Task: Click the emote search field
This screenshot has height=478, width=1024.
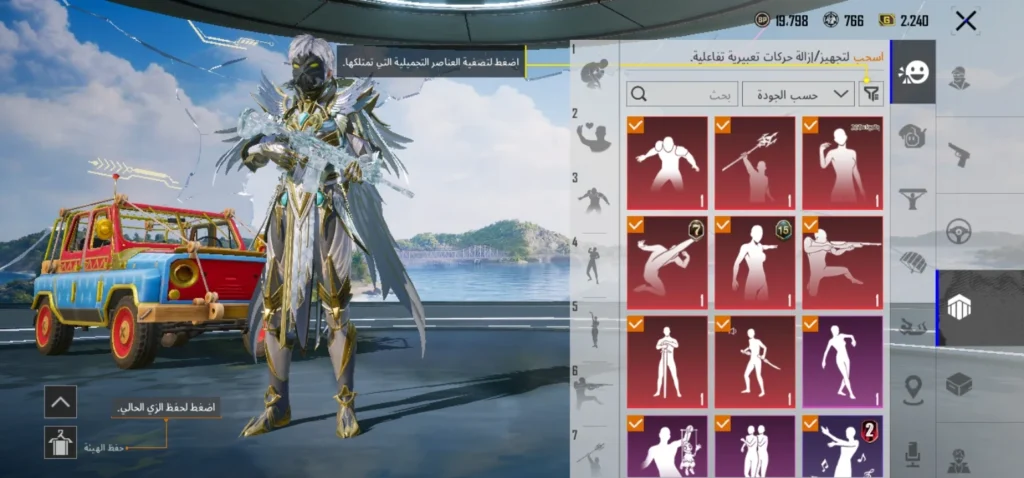Action: coord(683,94)
